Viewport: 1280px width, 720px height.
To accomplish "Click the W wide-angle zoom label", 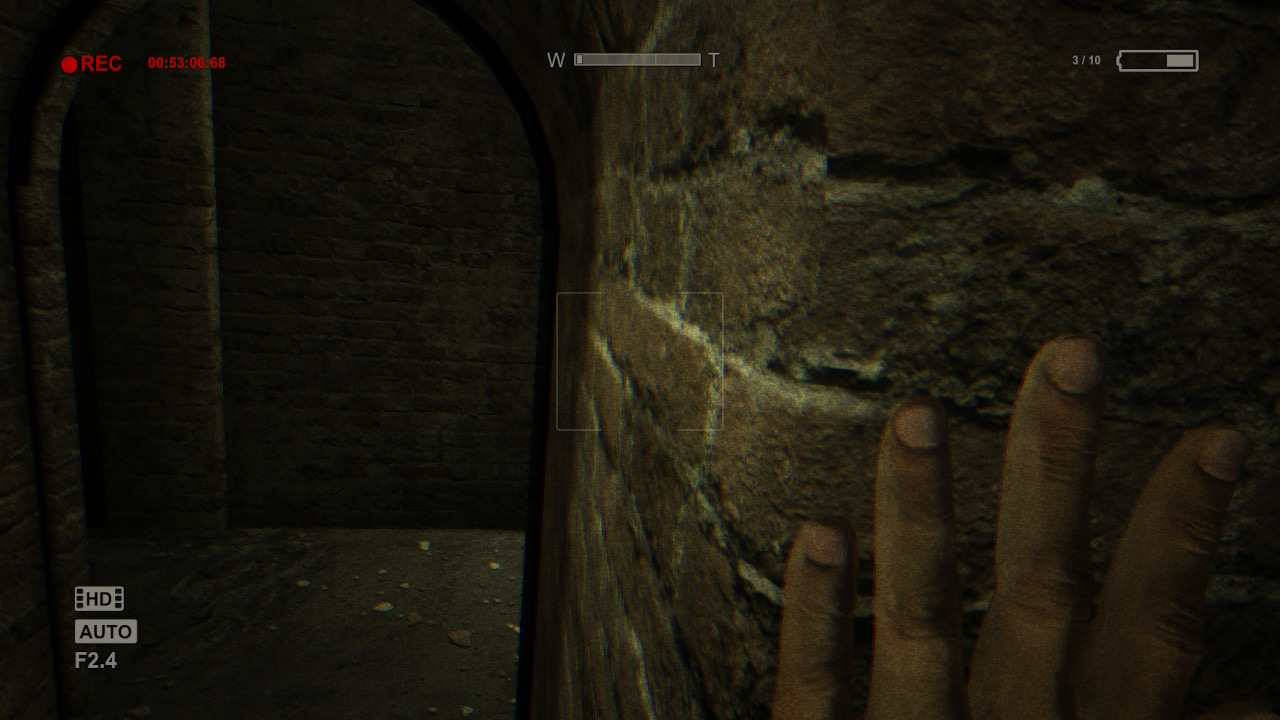I will (x=554, y=59).
